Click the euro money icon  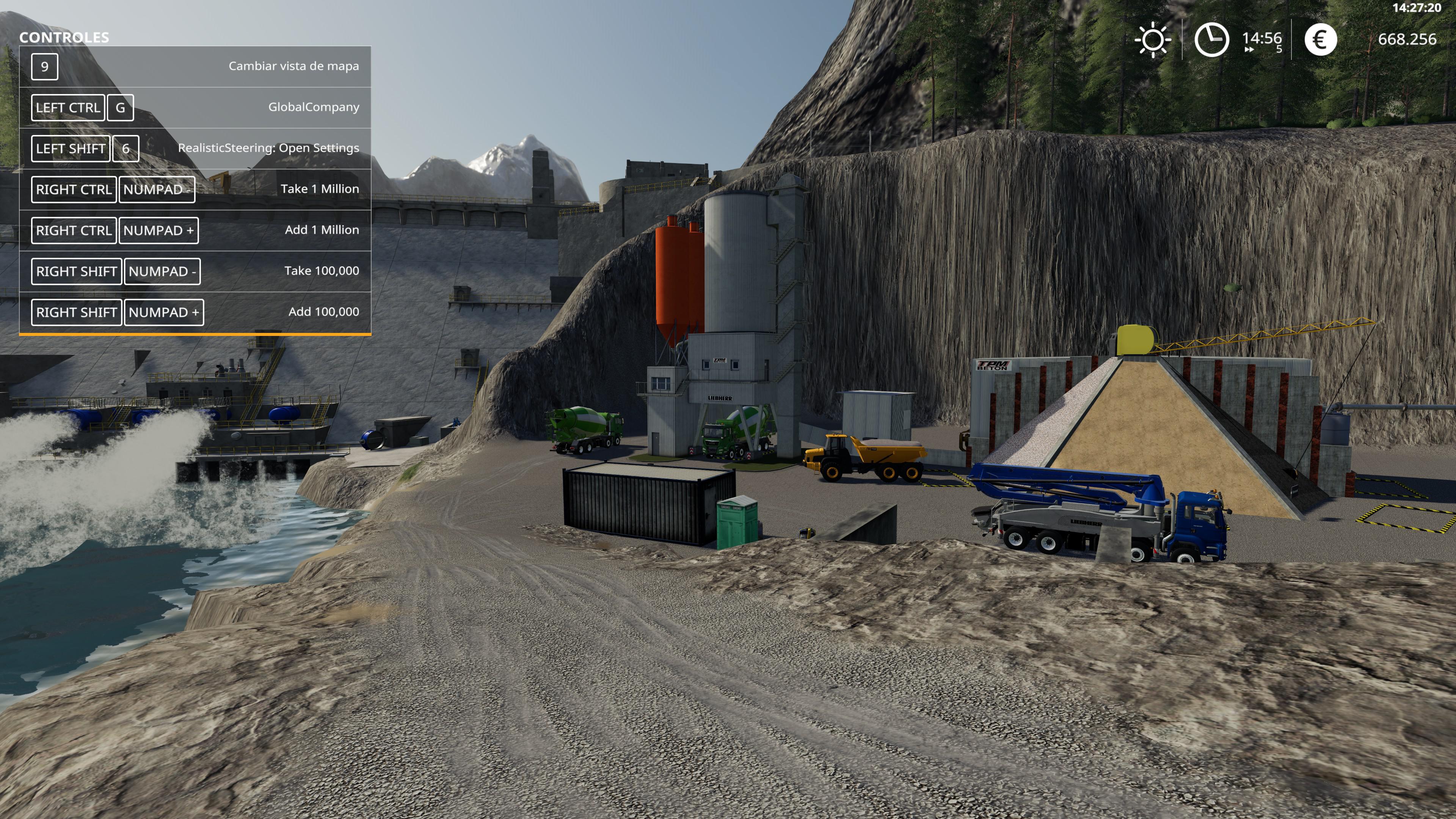1320,39
